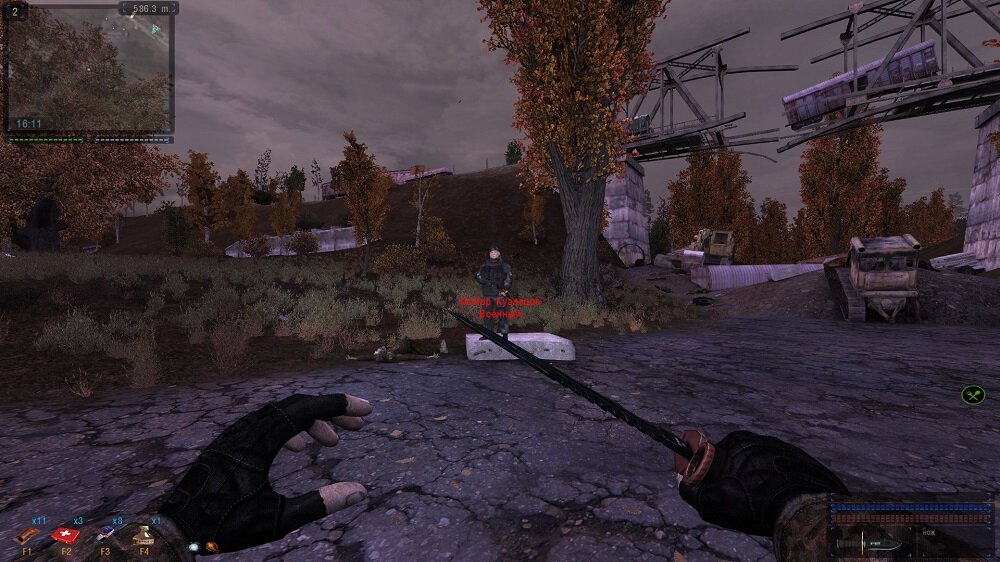The image size is (1000, 562).
Task: Click the green hunger status icon
Action: click(x=973, y=395)
